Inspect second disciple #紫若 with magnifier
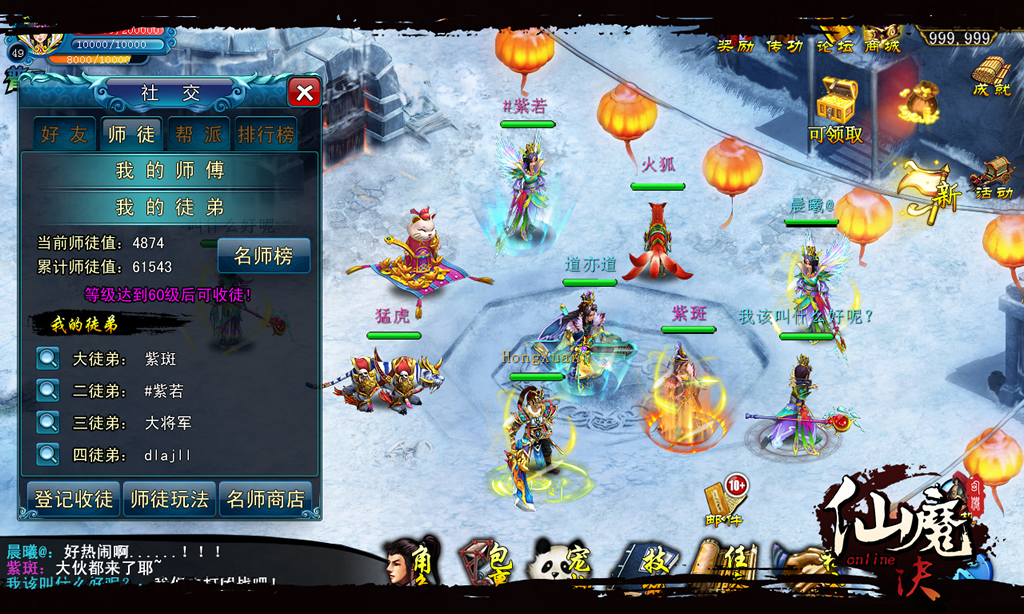The height and width of the screenshot is (614, 1024). coord(48,390)
